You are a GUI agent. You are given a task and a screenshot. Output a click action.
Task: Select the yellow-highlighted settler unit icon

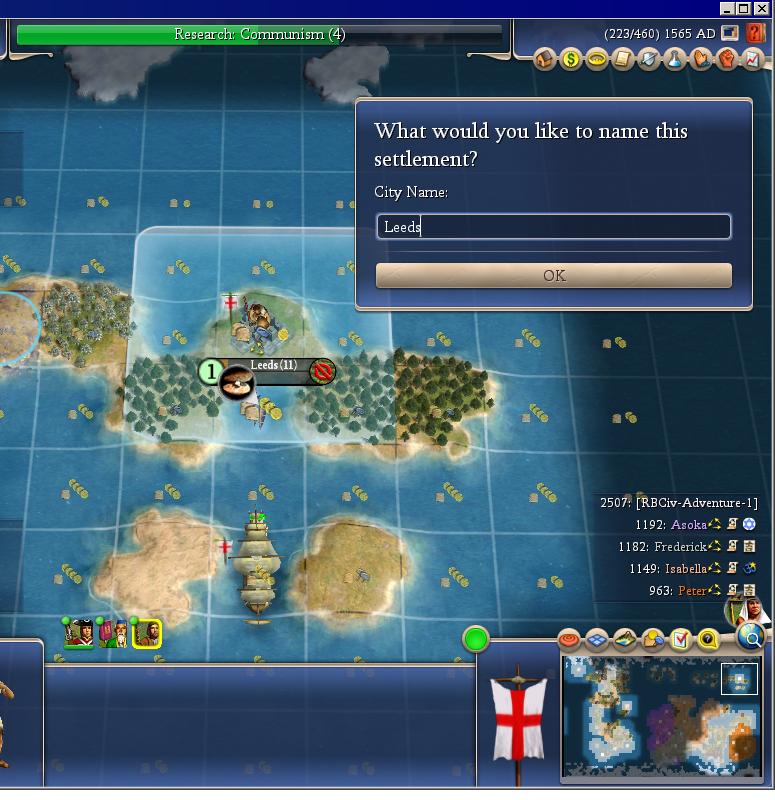147,633
